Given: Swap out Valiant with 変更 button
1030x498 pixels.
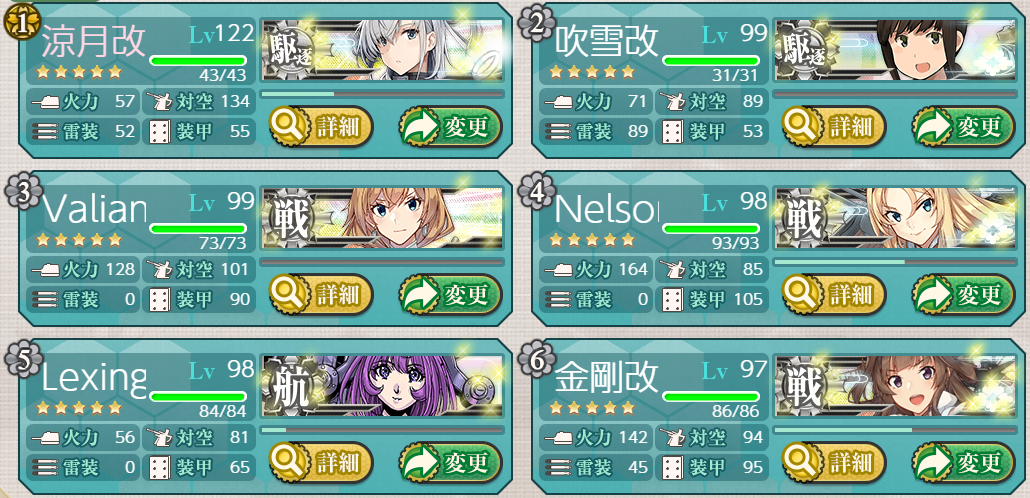Looking at the screenshot, I should 450,295.
